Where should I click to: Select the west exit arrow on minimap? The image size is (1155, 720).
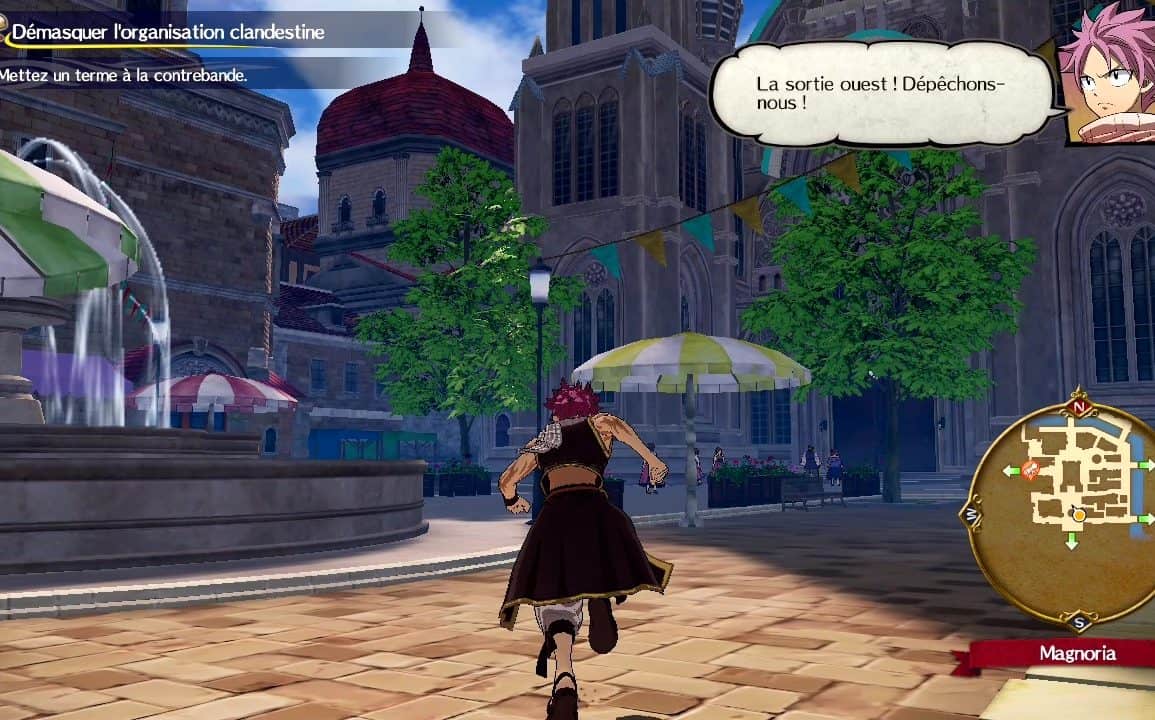1011,470
